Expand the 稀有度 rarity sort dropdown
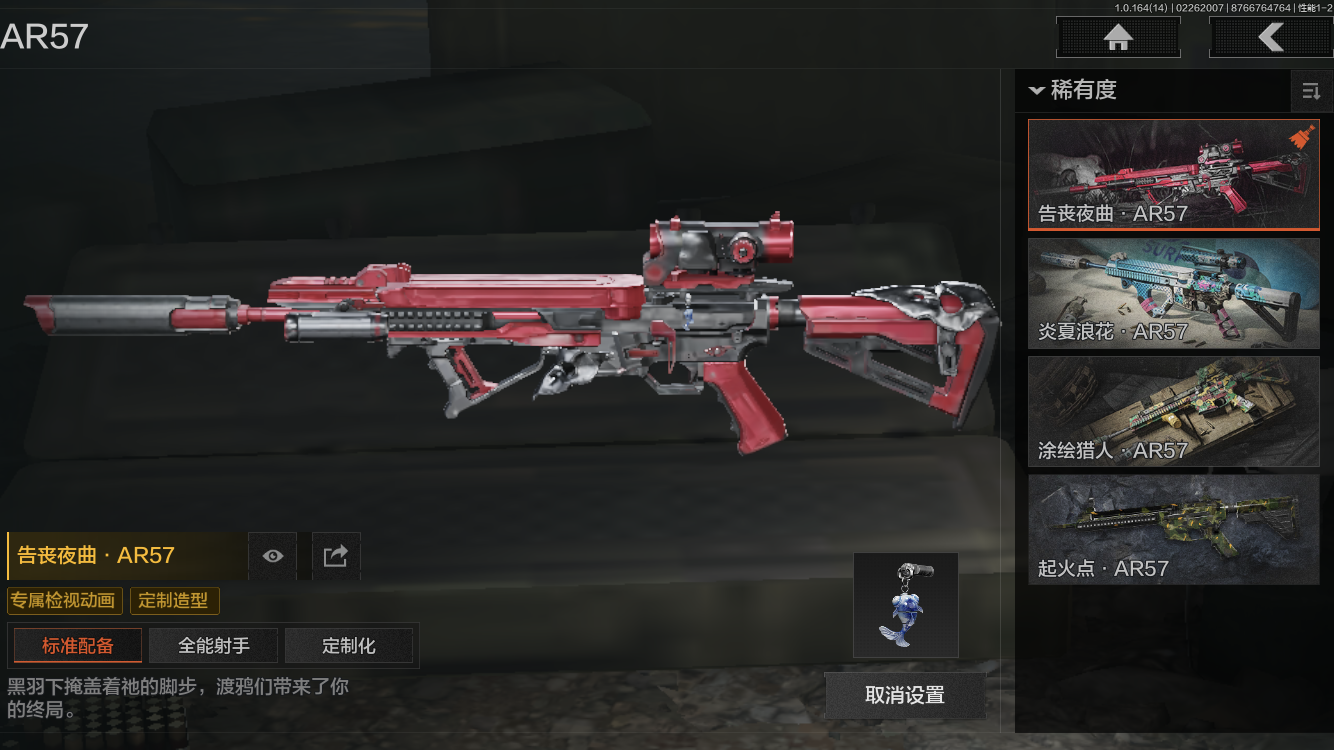Image resolution: width=1334 pixels, height=750 pixels. point(1072,90)
